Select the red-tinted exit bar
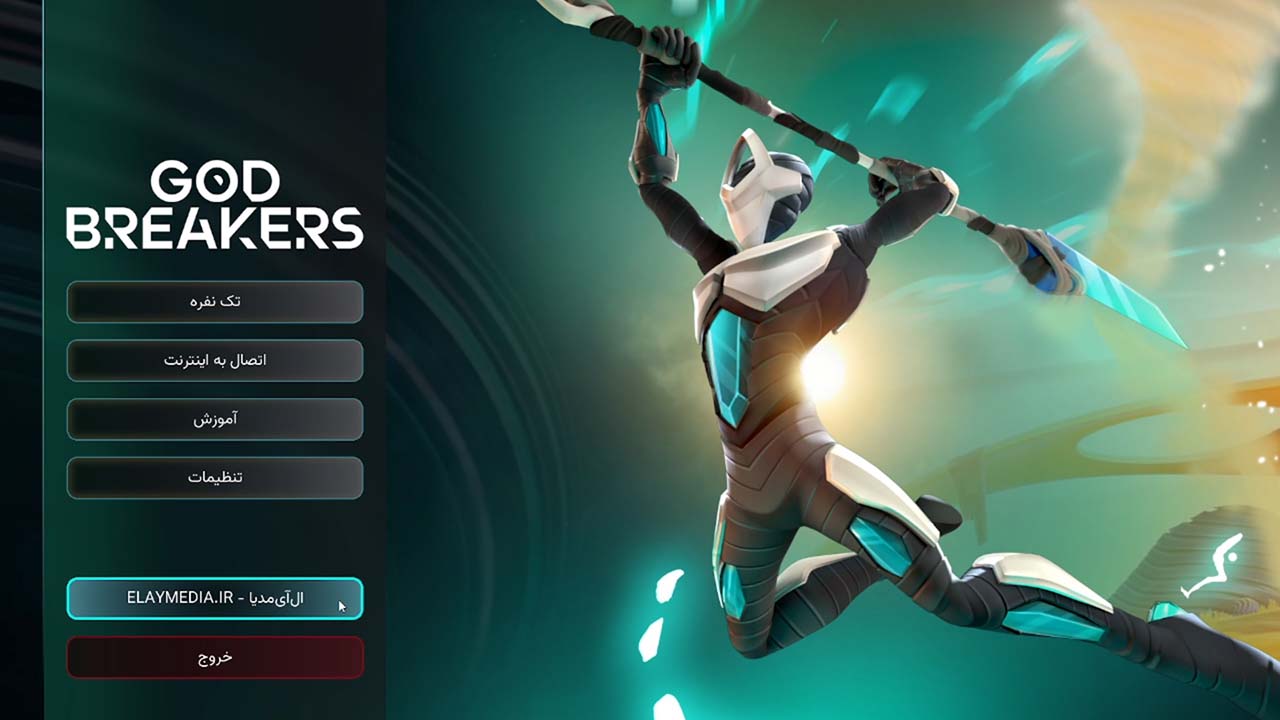The height and width of the screenshot is (720, 1280). pyautogui.click(x=214, y=657)
